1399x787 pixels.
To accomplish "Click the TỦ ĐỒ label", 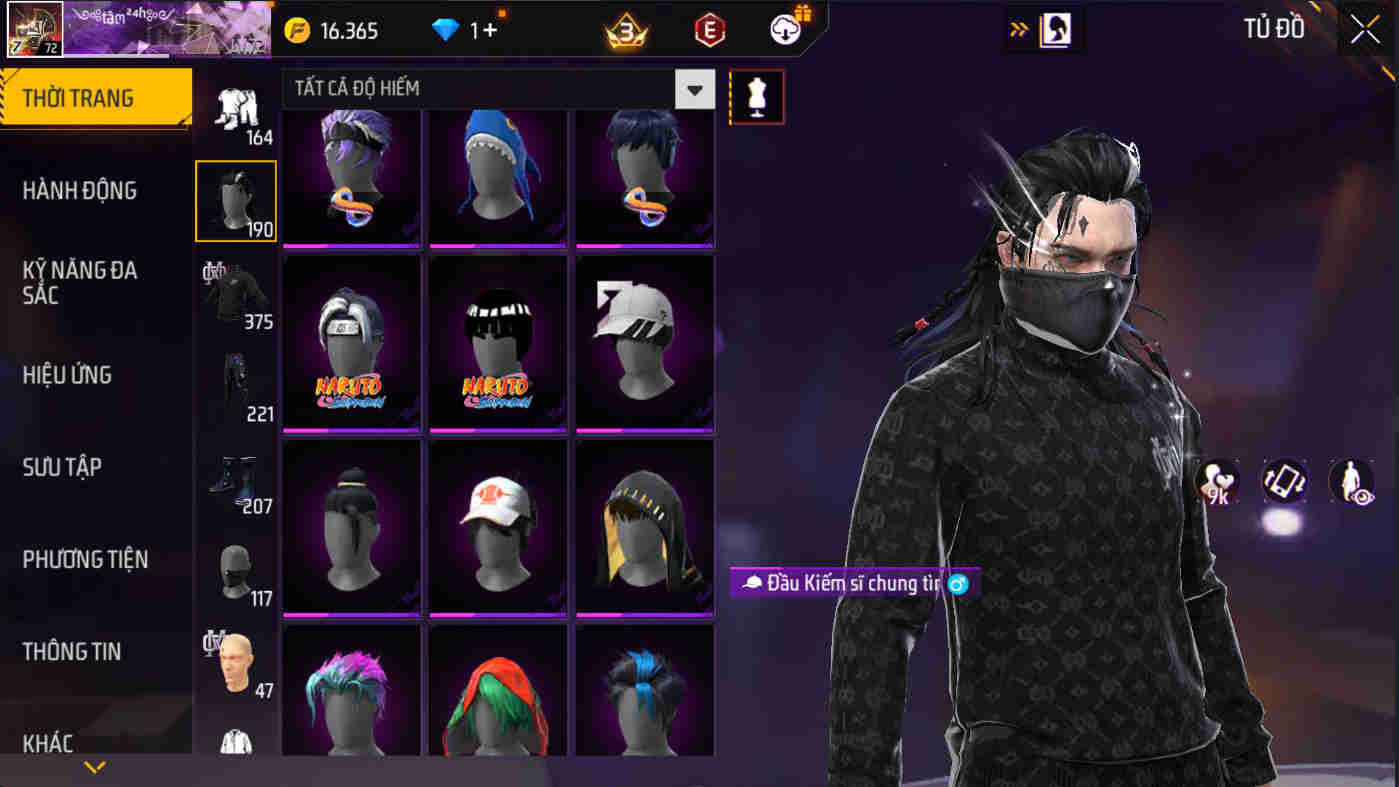I will 1274,29.
